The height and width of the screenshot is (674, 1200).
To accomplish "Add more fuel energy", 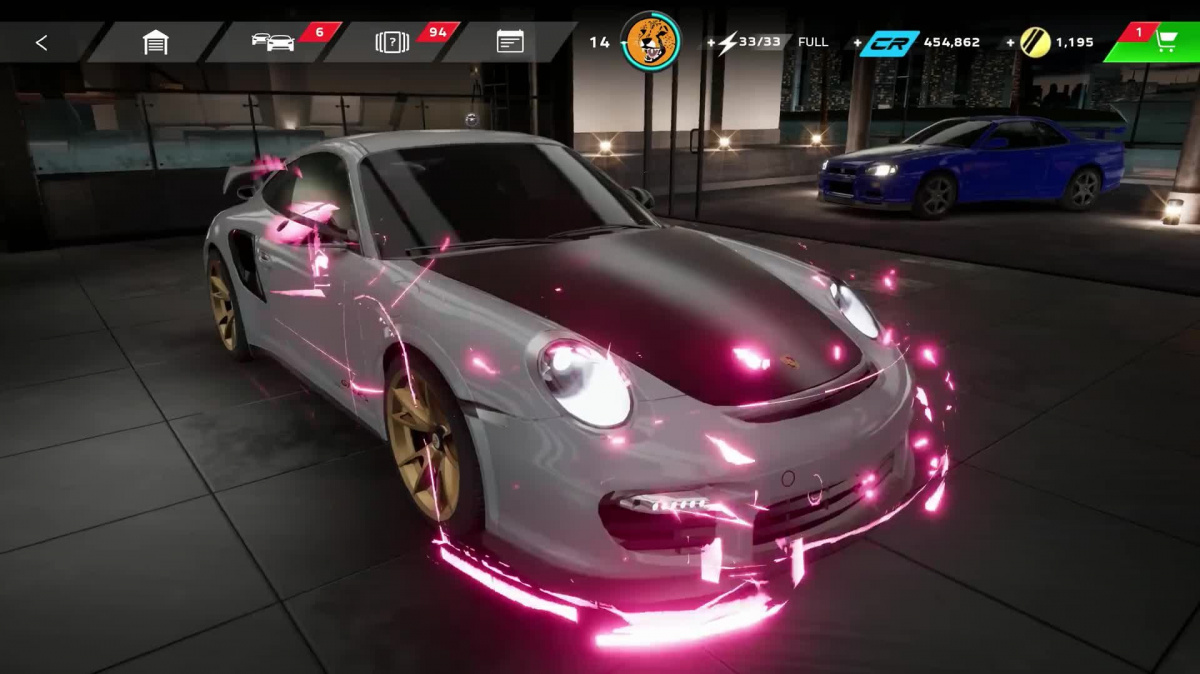I will tap(712, 43).
